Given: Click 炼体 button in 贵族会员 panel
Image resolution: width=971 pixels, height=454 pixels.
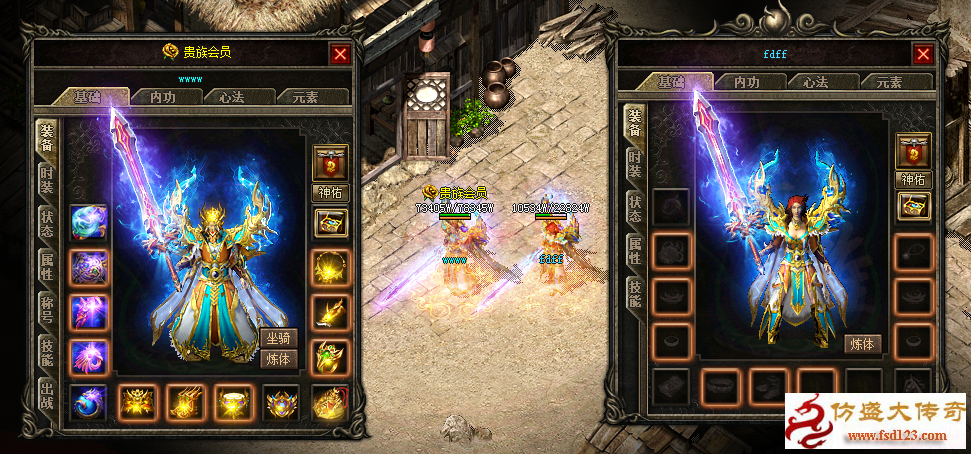Looking at the screenshot, I should pyautogui.click(x=279, y=359).
